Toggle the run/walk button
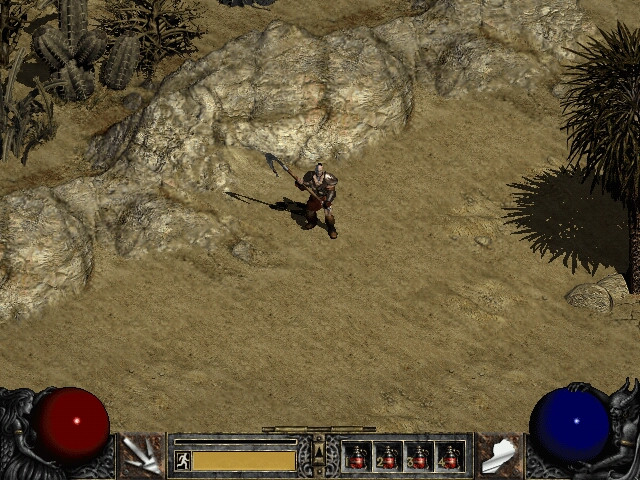 pos(182,460)
